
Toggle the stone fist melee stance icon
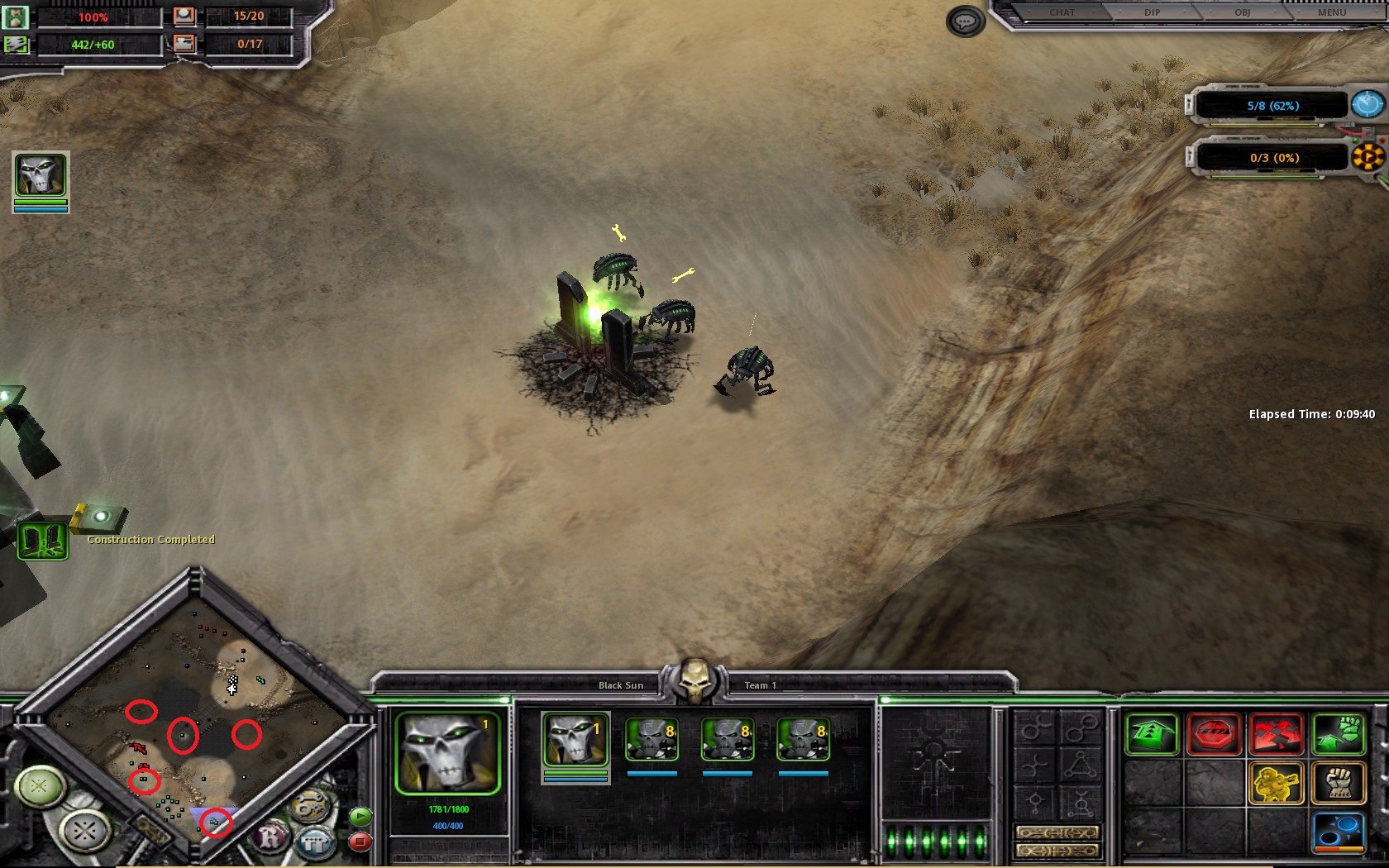click(1339, 783)
